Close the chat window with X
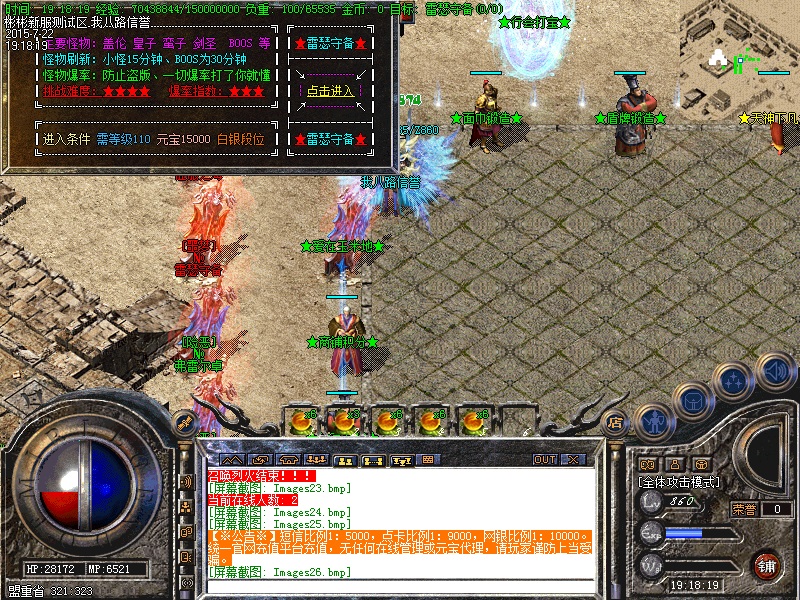Image resolution: width=800 pixels, height=600 pixels. point(574,460)
